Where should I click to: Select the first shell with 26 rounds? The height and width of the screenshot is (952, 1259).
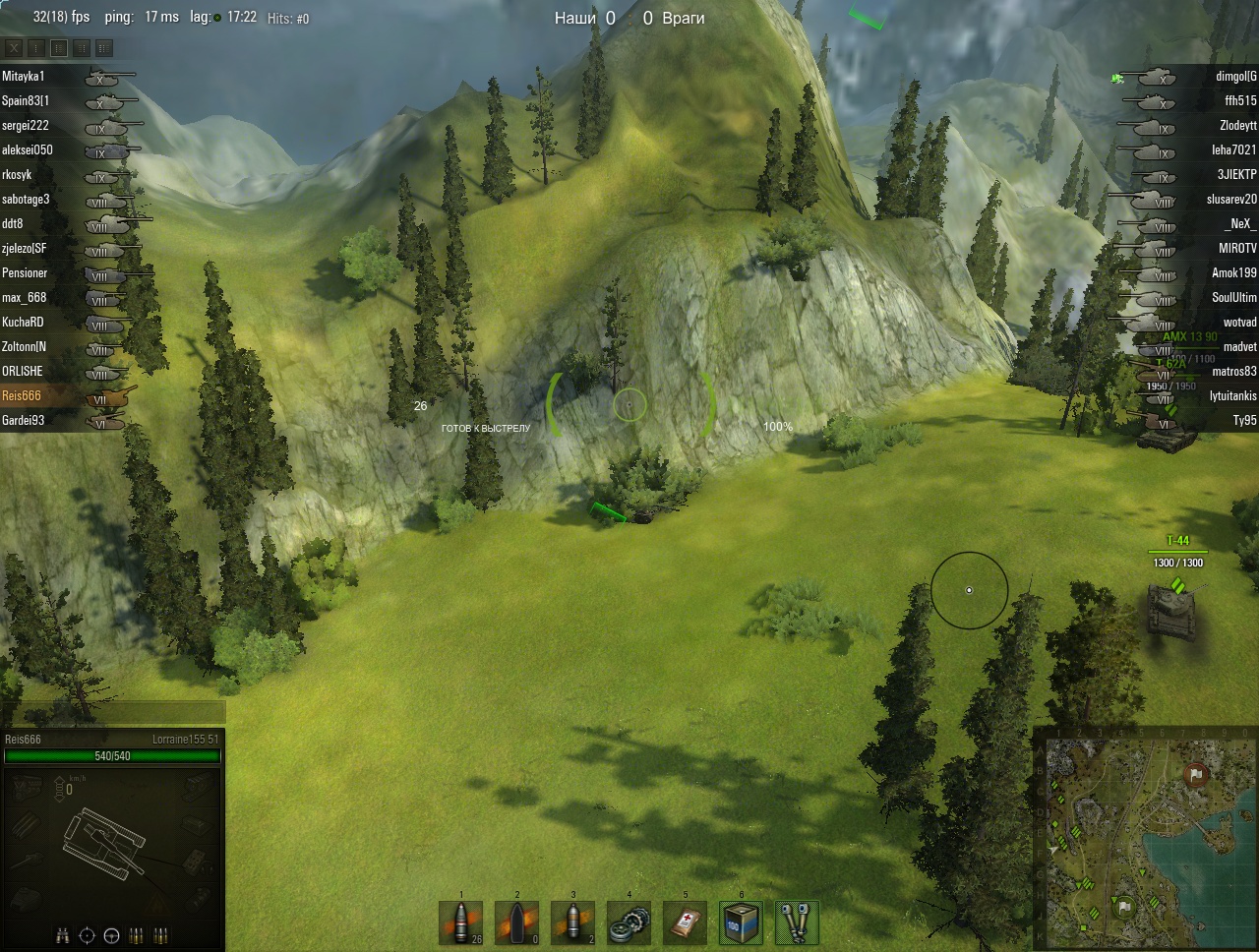pos(460,923)
